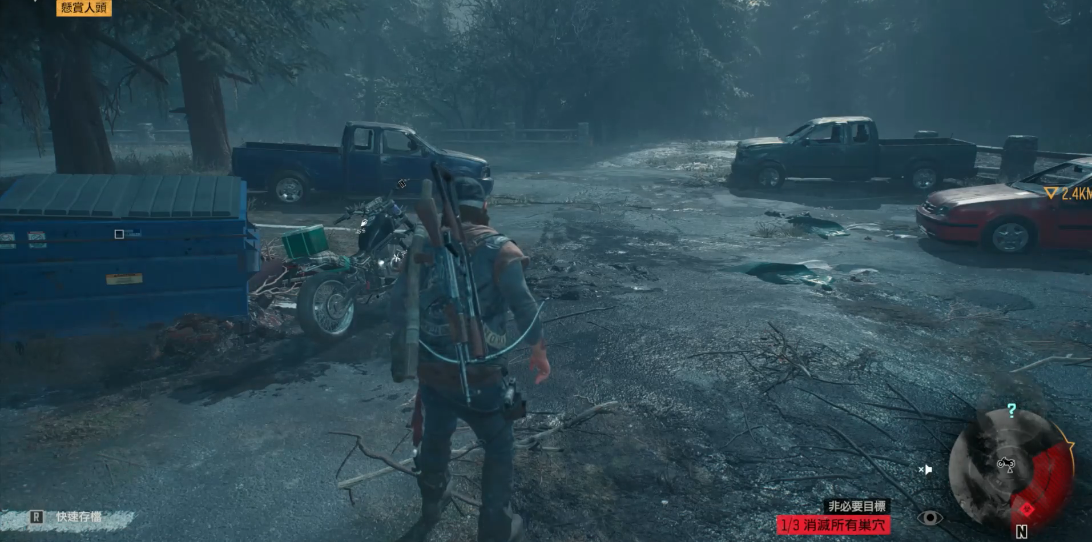Select the red 消滅所有巢穴 objective tracker

[x=833, y=524]
